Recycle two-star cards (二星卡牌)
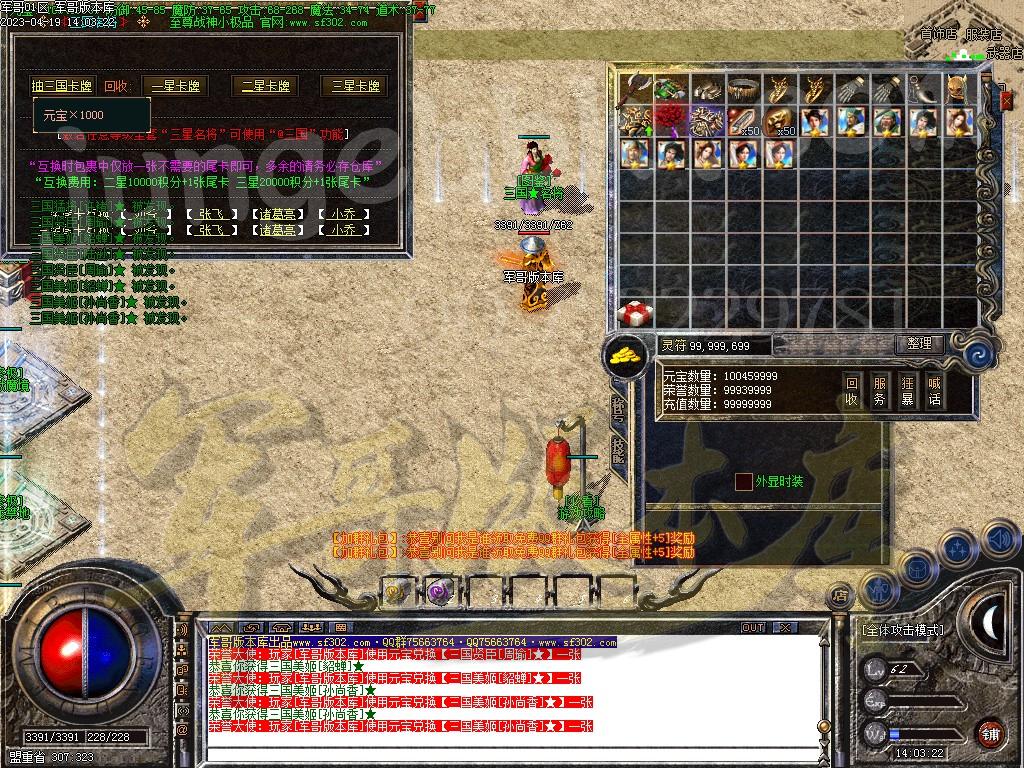Image resolution: width=1024 pixels, height=768 pixels. click(265, 86)
